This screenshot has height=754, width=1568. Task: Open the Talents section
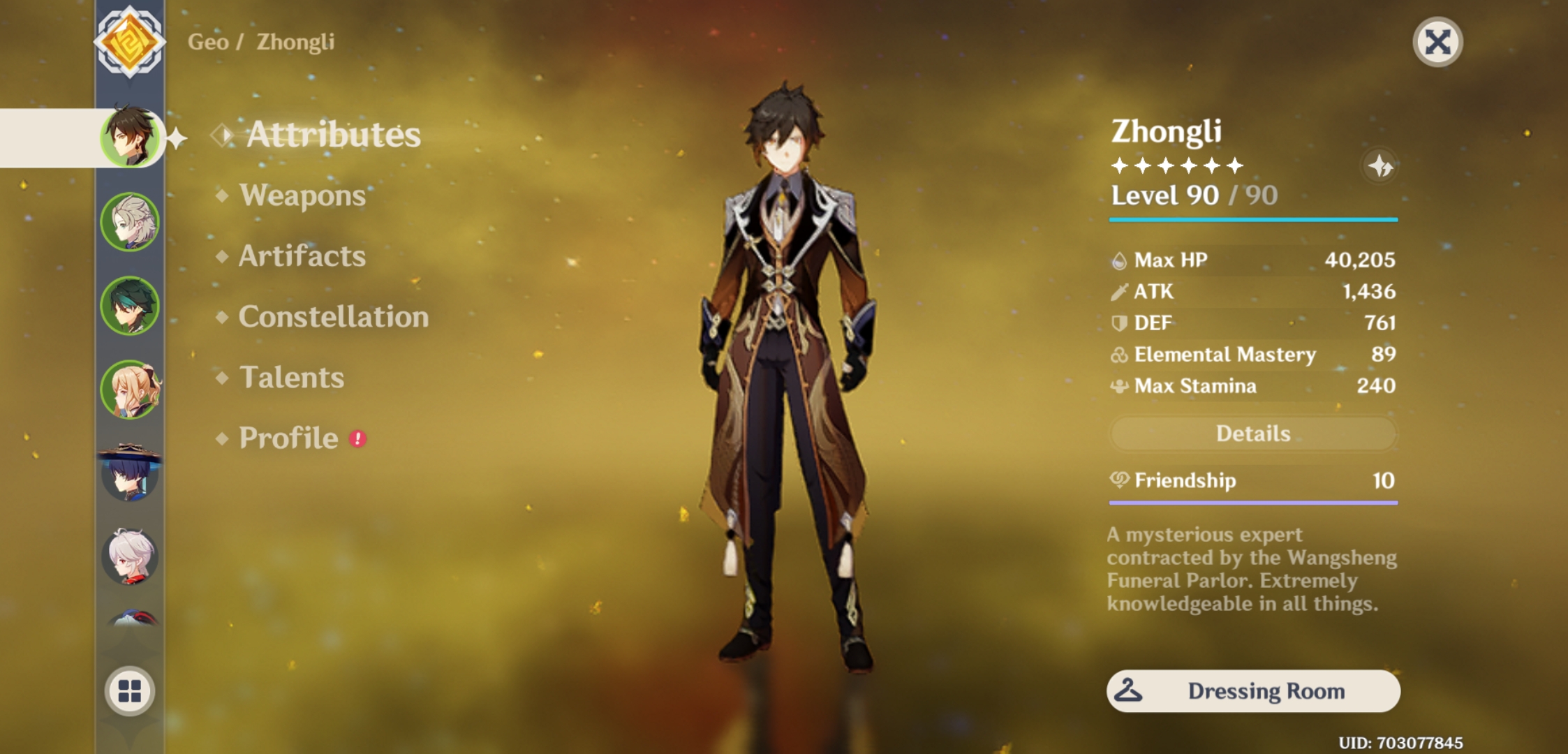(291, 378)
